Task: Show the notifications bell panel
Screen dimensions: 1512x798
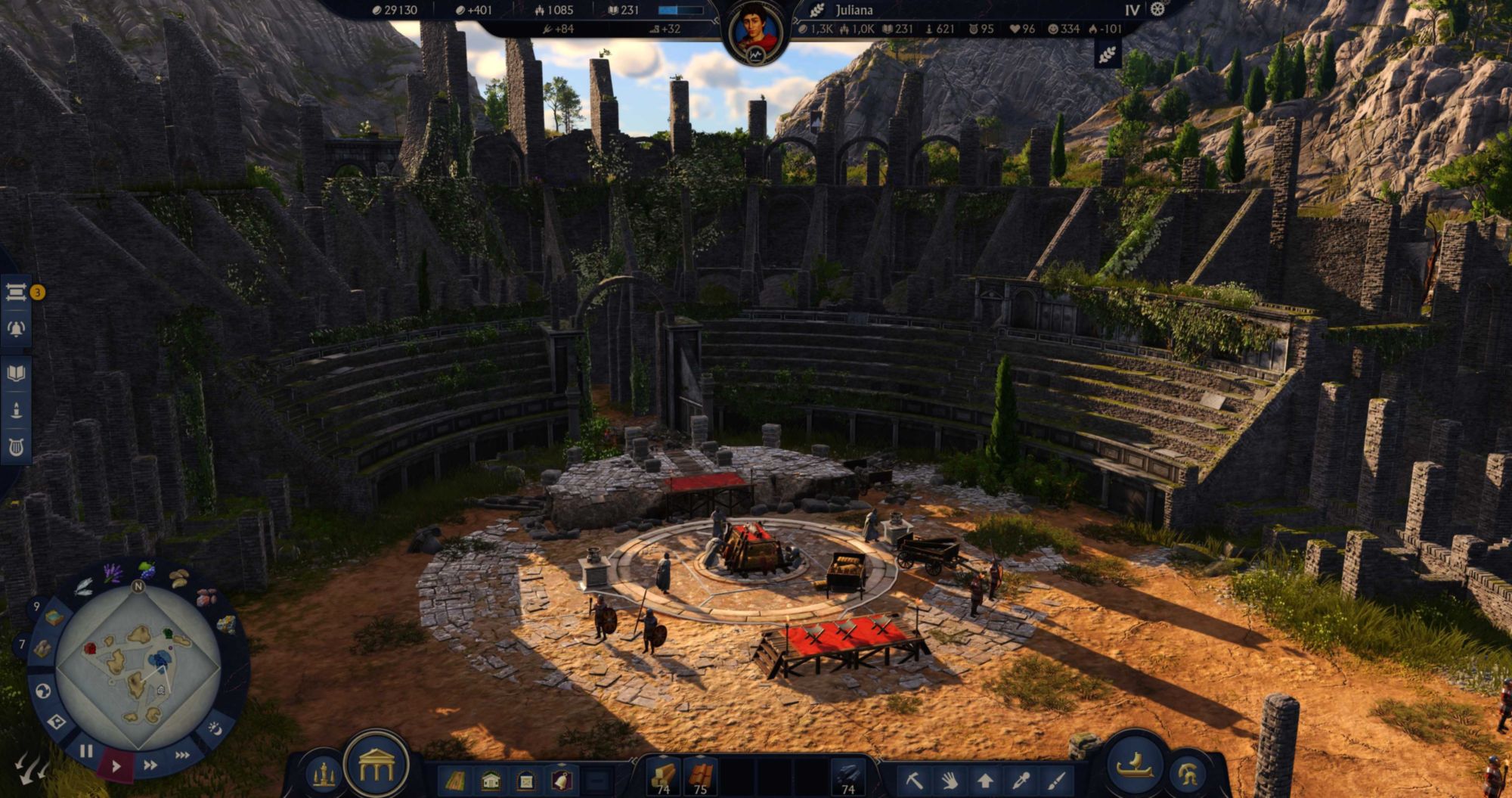Action: (16, 328)
